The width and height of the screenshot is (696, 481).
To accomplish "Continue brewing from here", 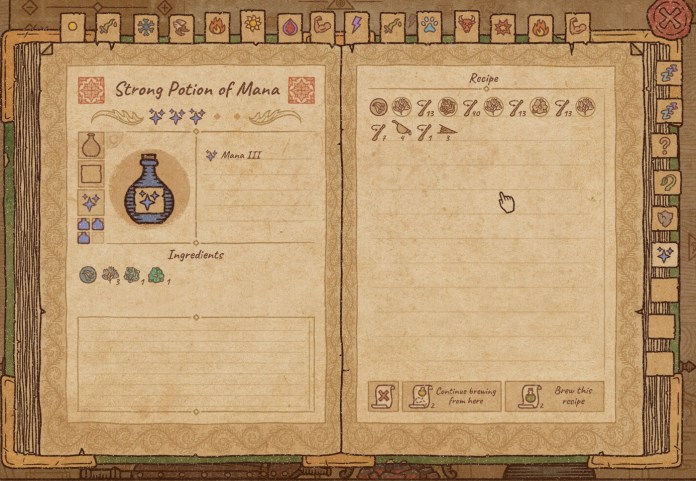I will [451, 396].
